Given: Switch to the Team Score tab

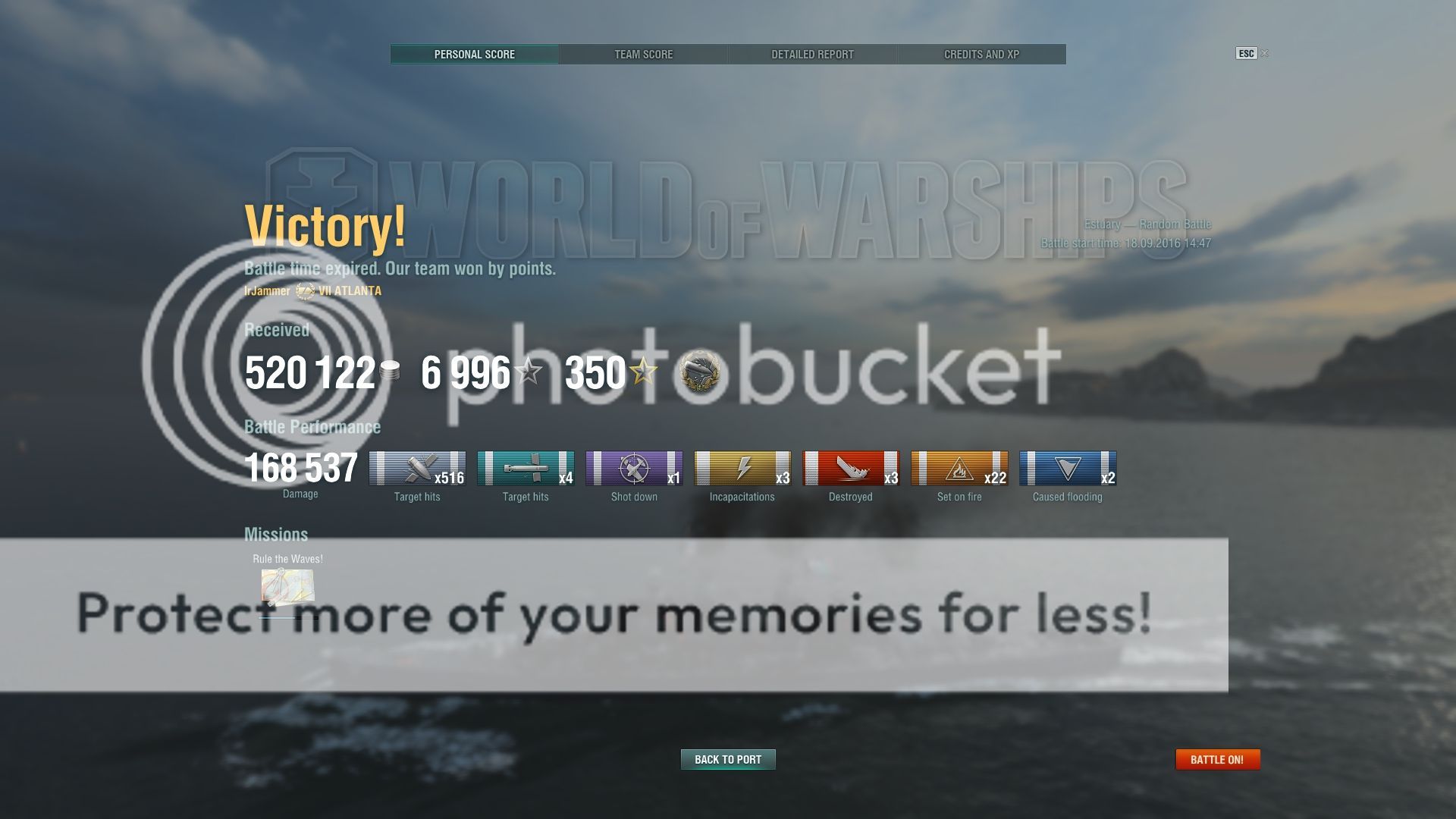Looking at the screenshot, I should pyautogui.click(x=643, y=54).
